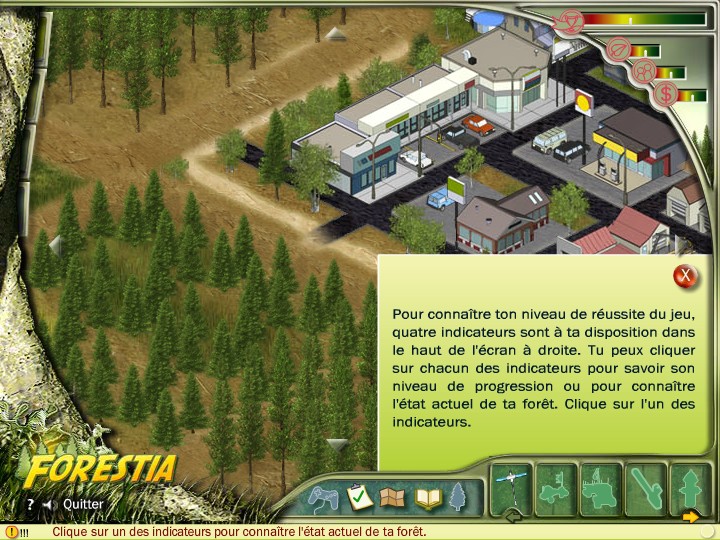Choose the chainsaw cutting tool

(x=646, y=488)
